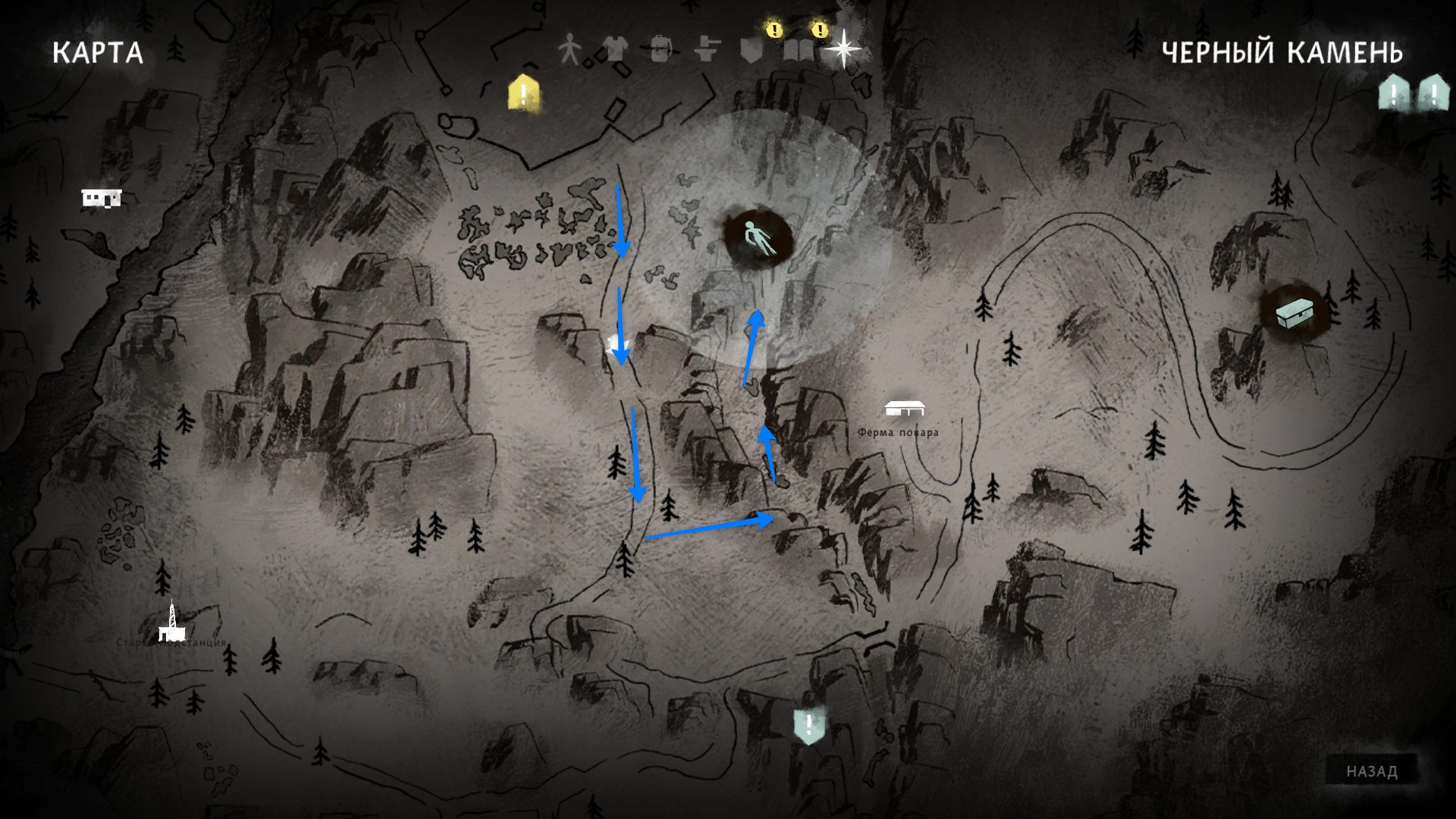Screen dimensions: 1456x819
Task: Open the shield badge tab
Action: [751, 50]
